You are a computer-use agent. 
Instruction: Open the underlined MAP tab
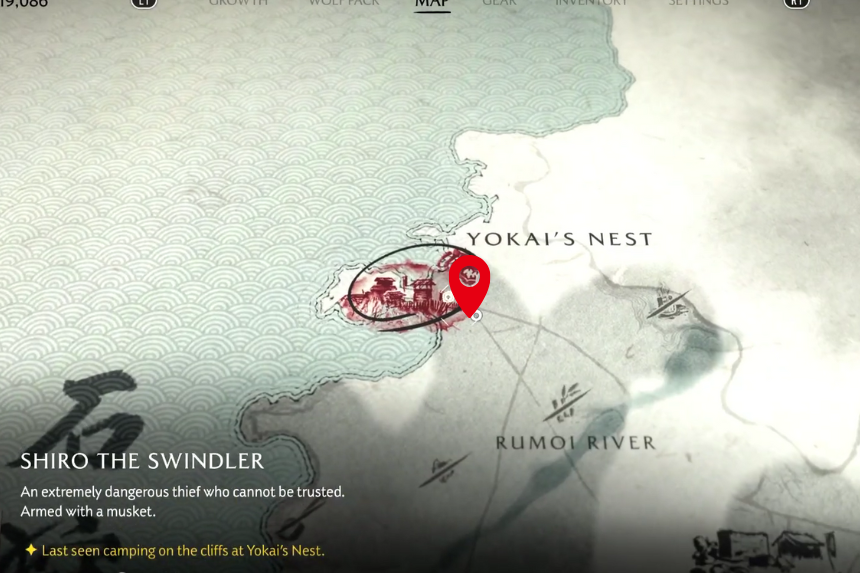[432, 4]
